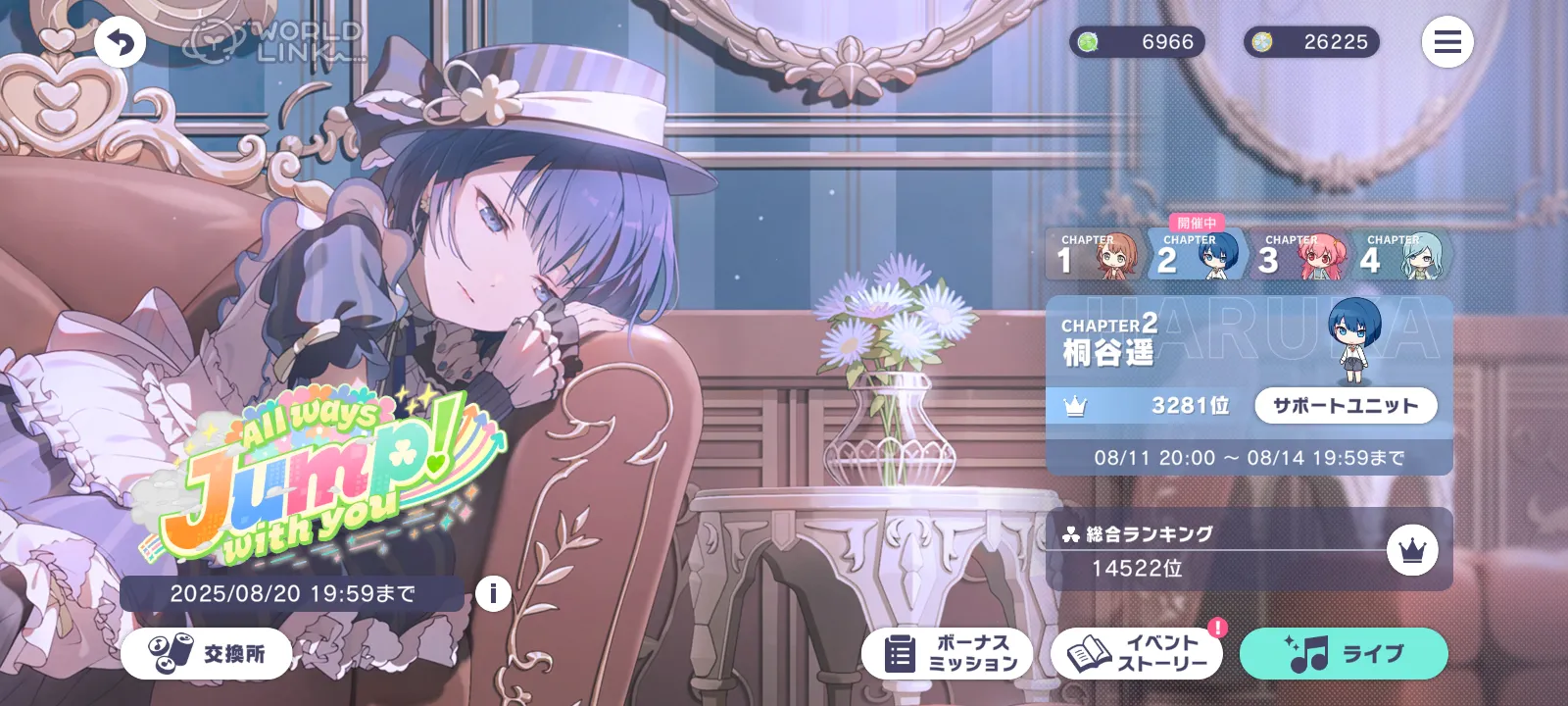
Task: Visit the 交換所 exchange shop
Action: [207, 654]
